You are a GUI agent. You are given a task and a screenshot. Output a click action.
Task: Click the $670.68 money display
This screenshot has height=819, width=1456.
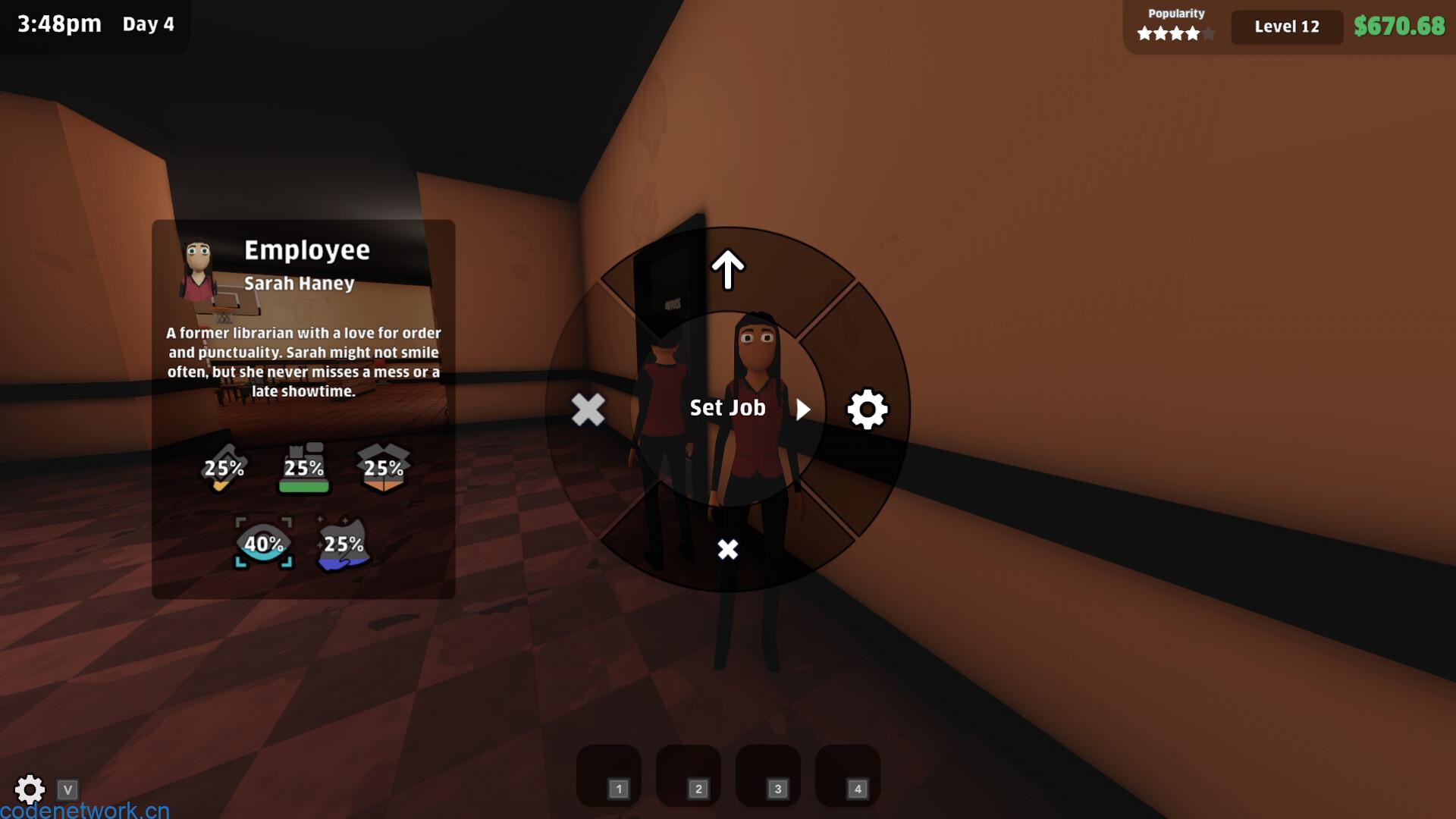1399,27
